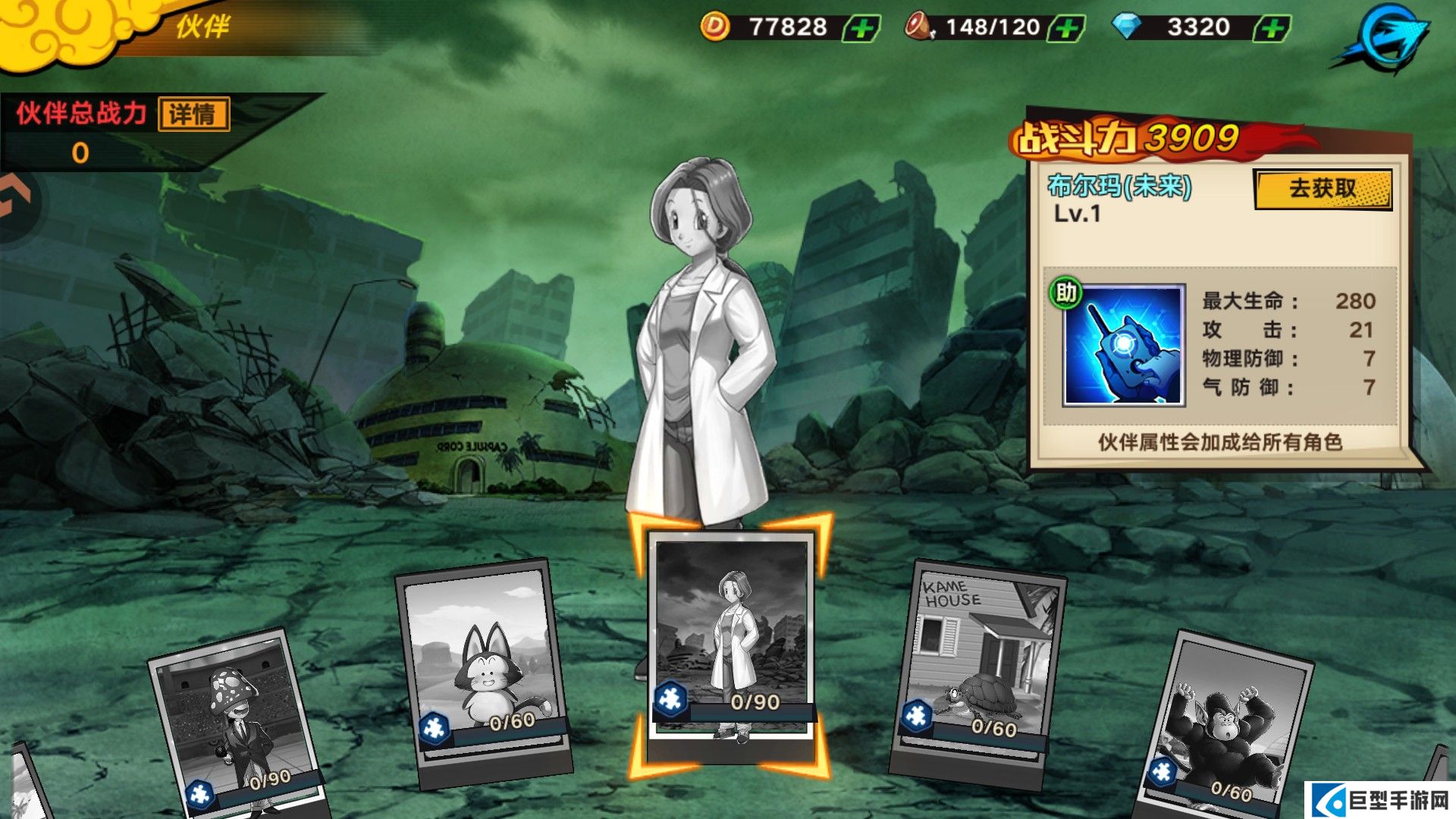Buy diamonds with the plus button
Image resolution: width=1456 pixels, height=819 pixels.
coord(1272,29)
